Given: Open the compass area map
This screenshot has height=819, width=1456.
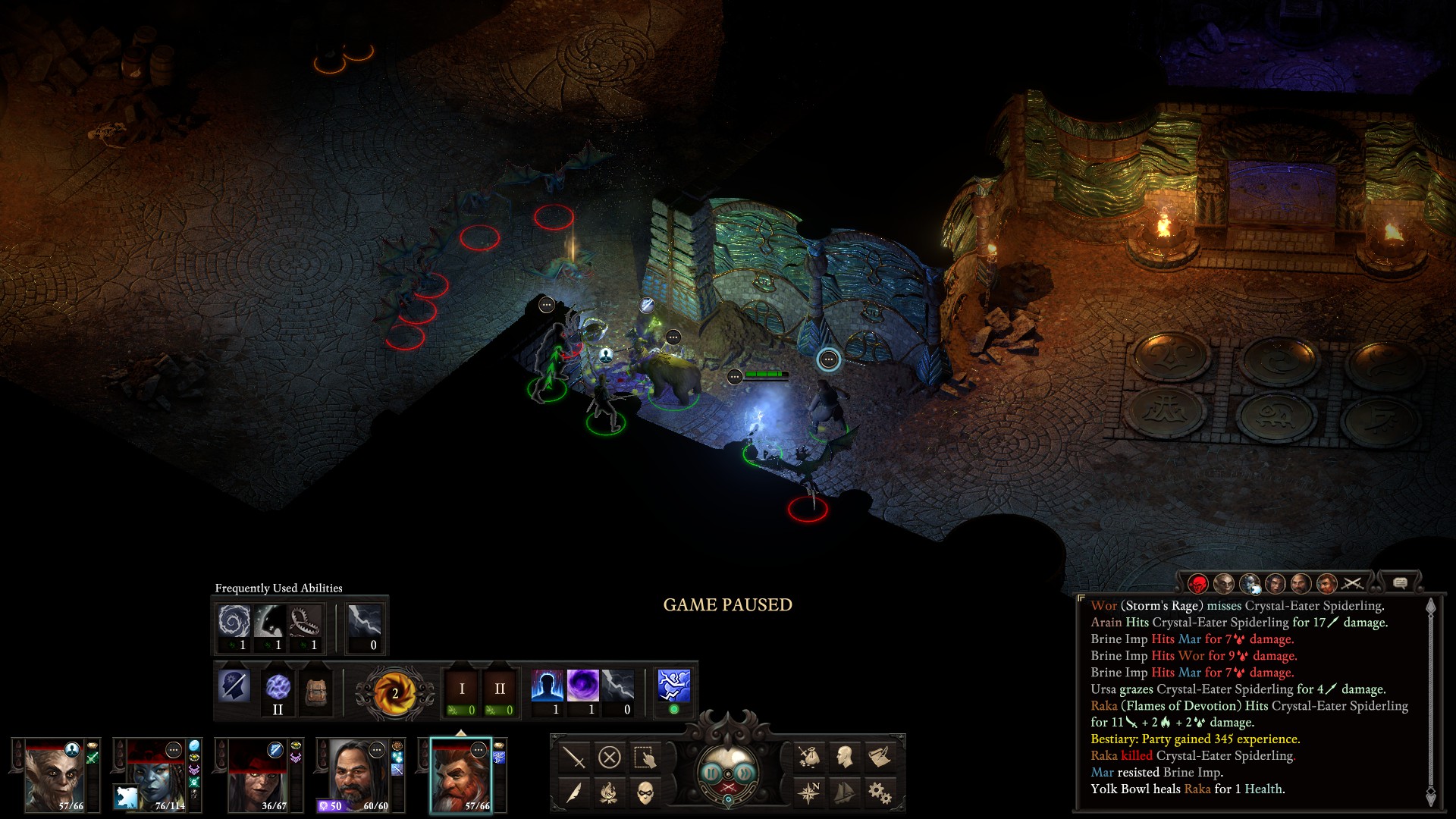Looking at the screenshot, I should coord(809,792).
